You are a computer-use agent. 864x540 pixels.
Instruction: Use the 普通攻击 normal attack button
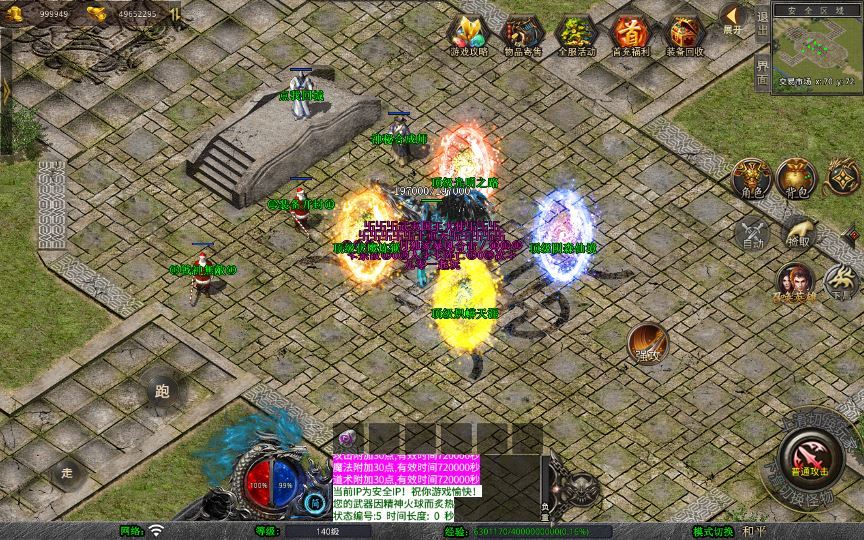point(807,454)
